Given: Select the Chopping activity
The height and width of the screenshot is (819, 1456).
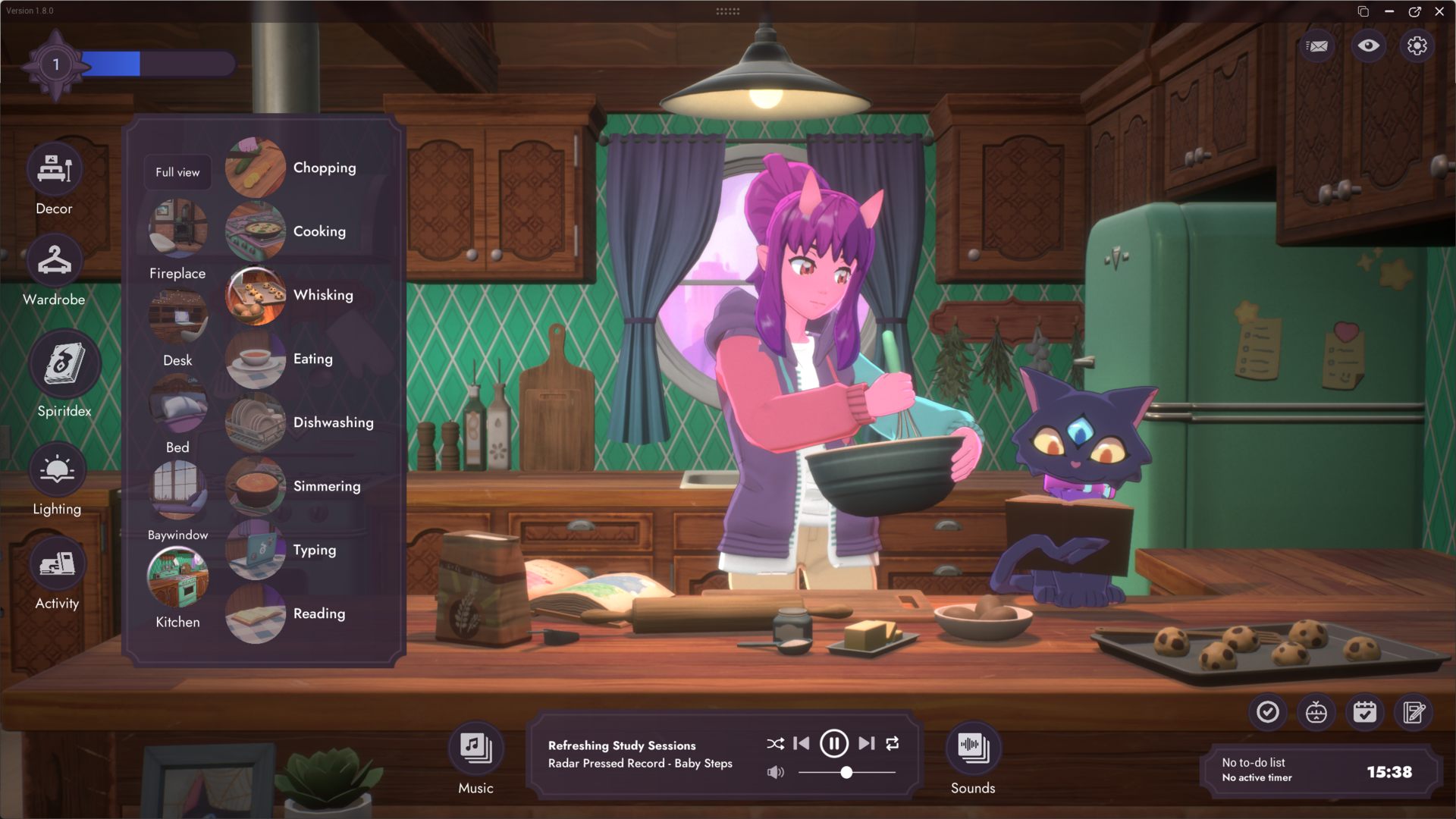Looking at the screenshot, I should point(256,168).
